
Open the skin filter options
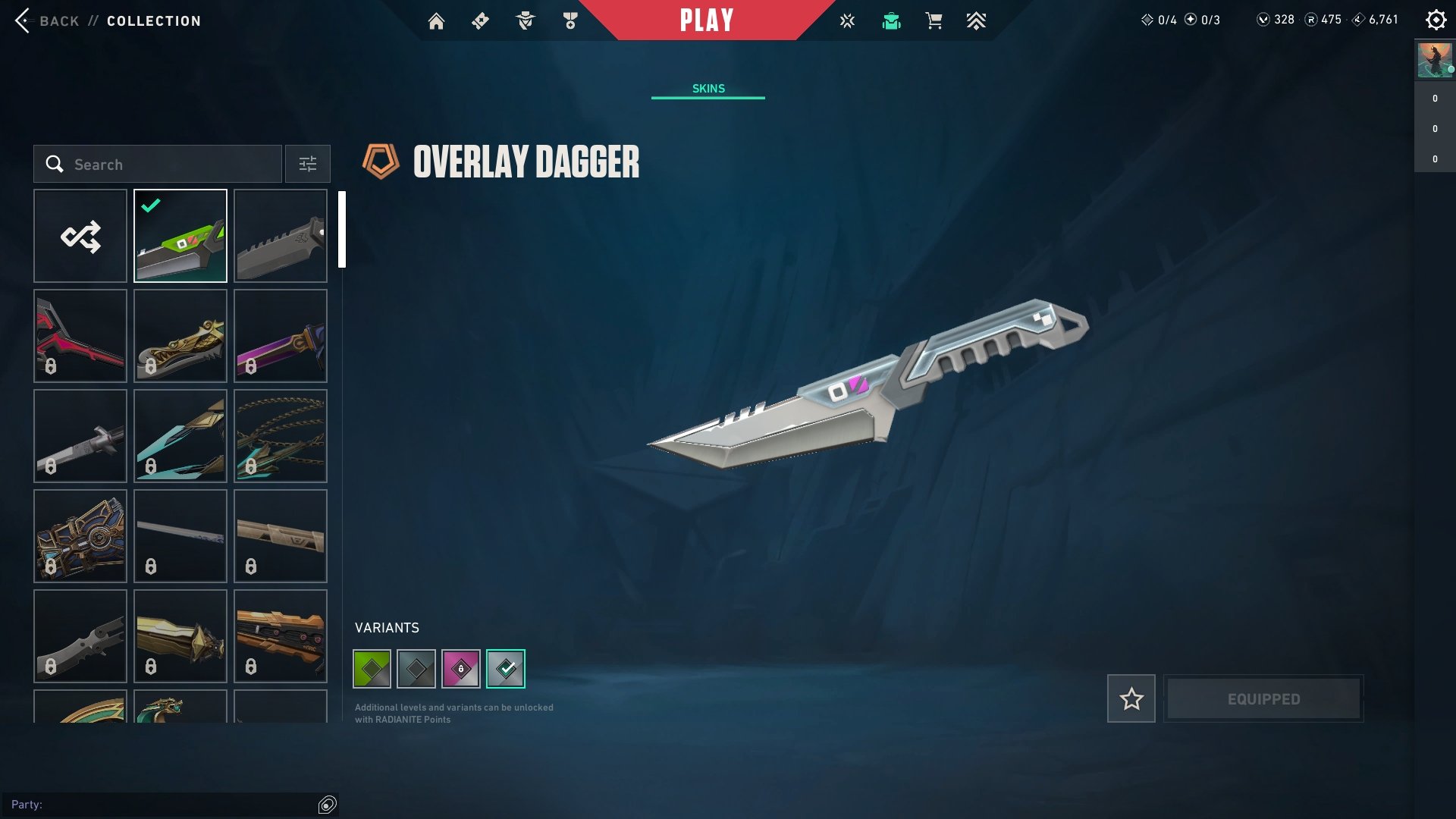click(x=308, y=165)
